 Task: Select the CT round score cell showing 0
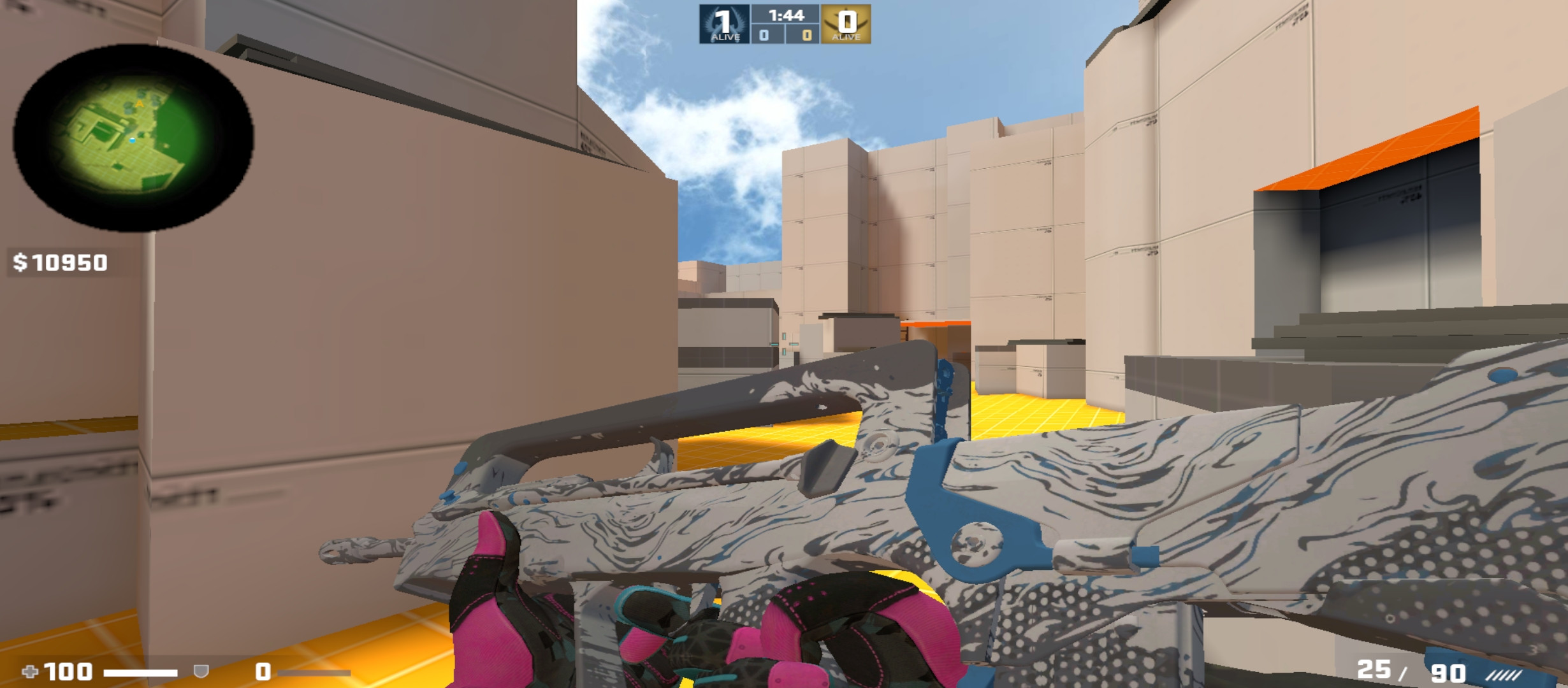pos(762,36)
